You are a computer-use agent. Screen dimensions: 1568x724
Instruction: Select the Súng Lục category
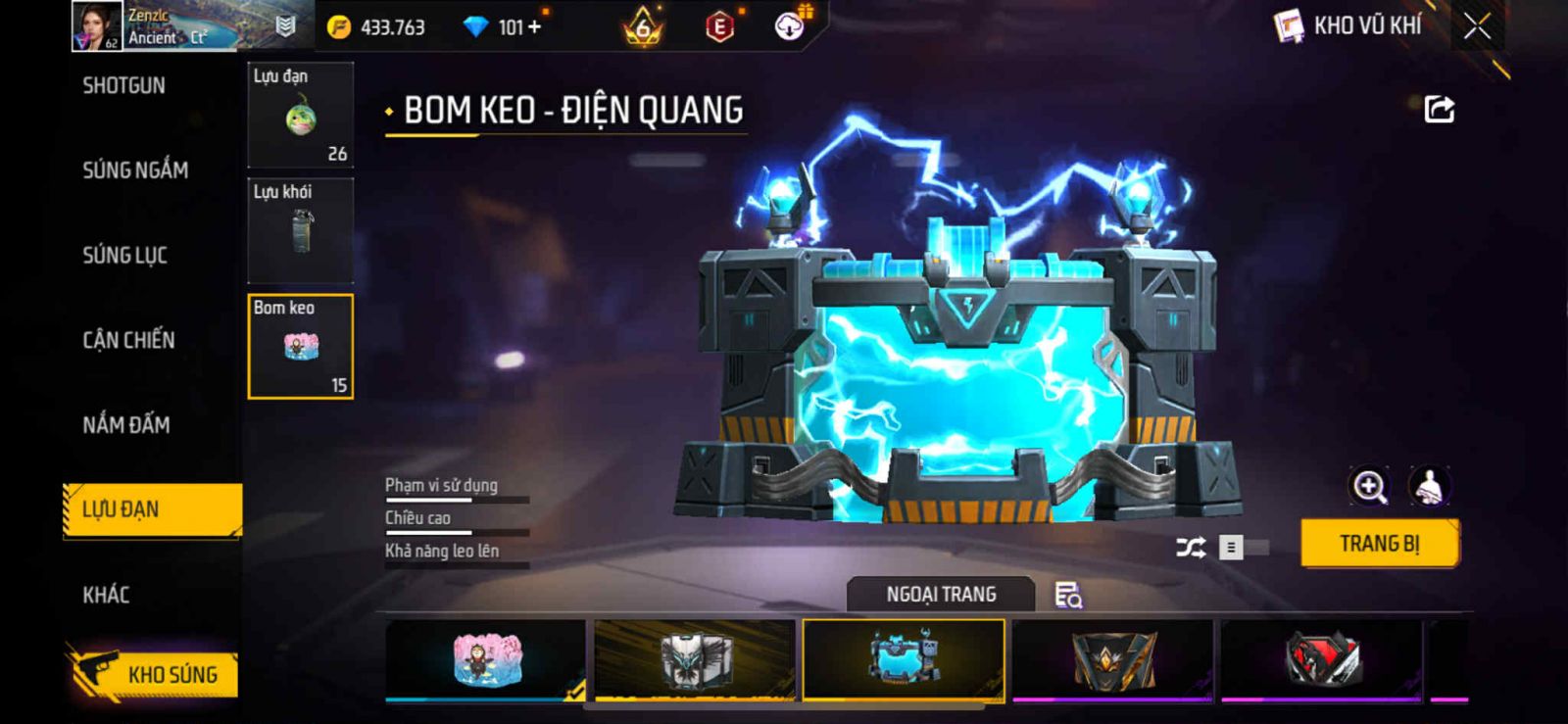[x=125, y=256]
